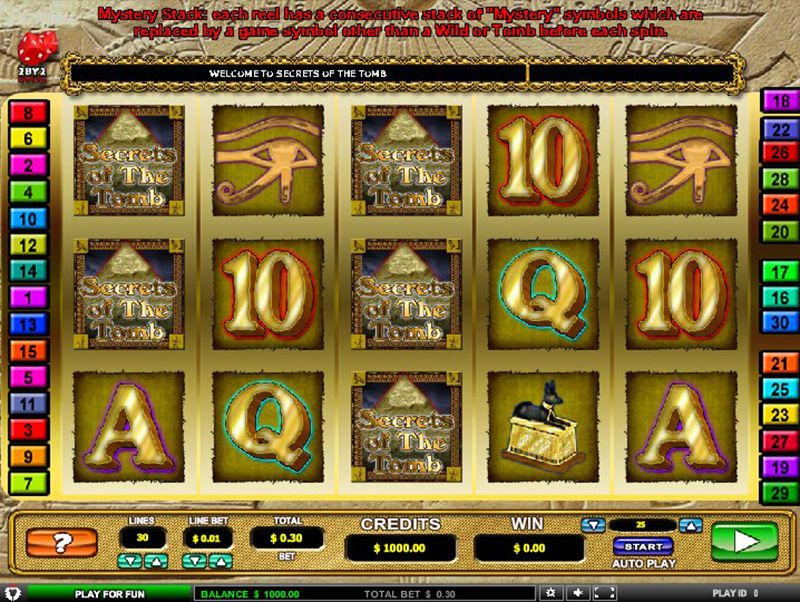The height and width of the screenshot is (602, 800).
Task: Decrease the number of lines
Action: tap(128, 560)
